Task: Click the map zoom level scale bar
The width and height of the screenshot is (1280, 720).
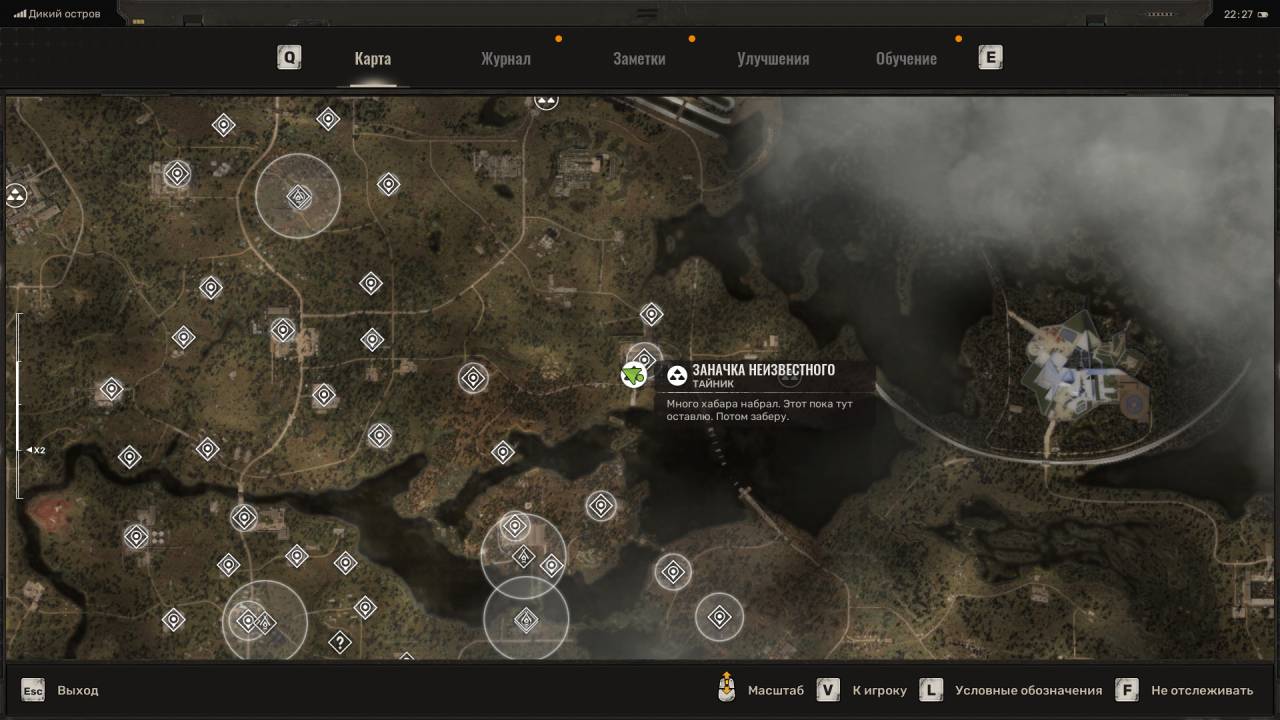Action: click(x=19, y=405)
